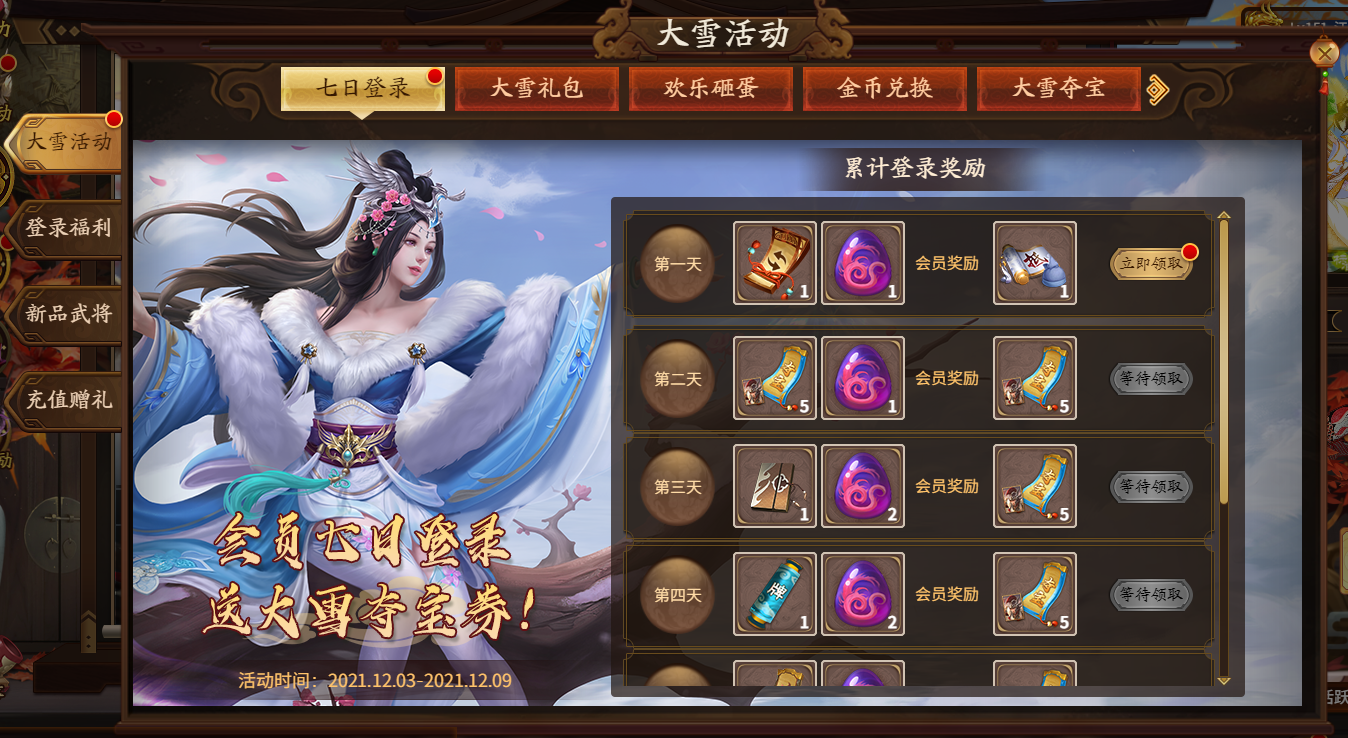Inspect the red scroll reward for 第一天
This screenshot has width=1348, height=738.
775,263
